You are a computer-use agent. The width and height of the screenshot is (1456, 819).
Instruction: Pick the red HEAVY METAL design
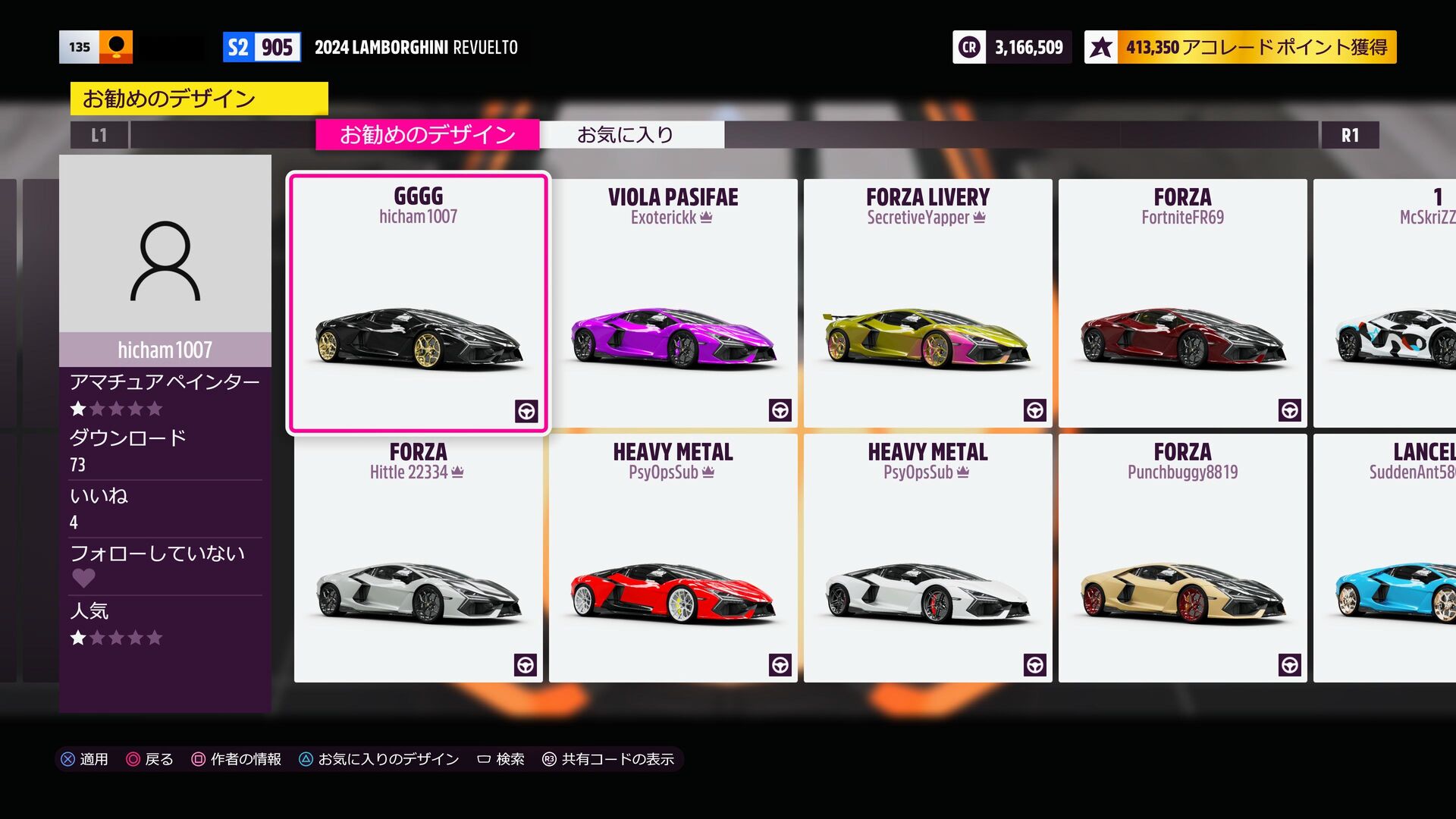673,558
